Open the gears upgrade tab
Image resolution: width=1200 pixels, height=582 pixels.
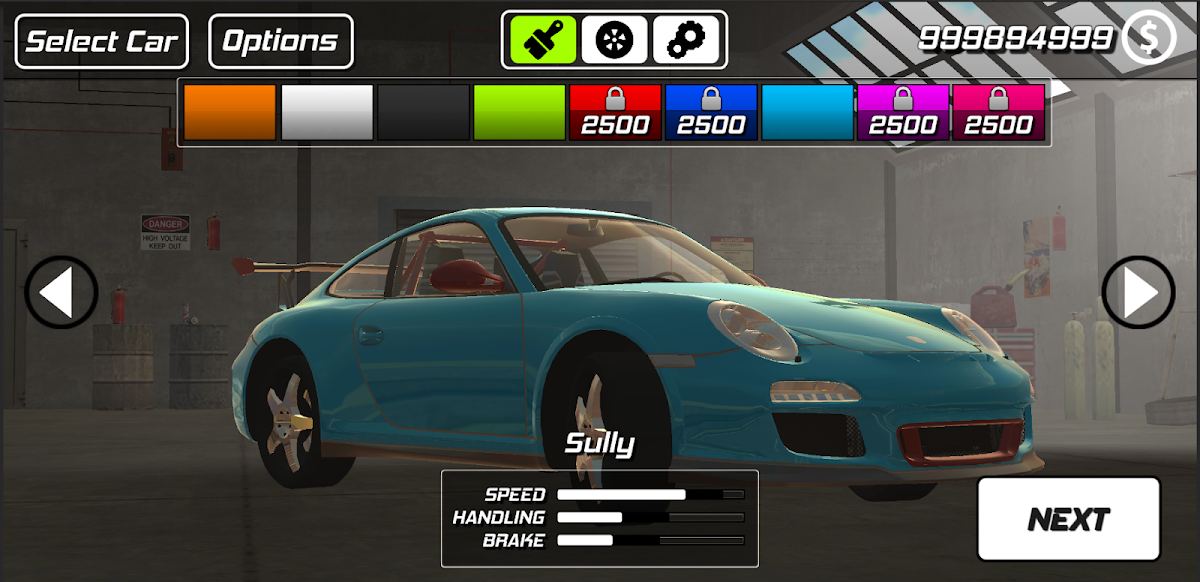tap(686, 40)
